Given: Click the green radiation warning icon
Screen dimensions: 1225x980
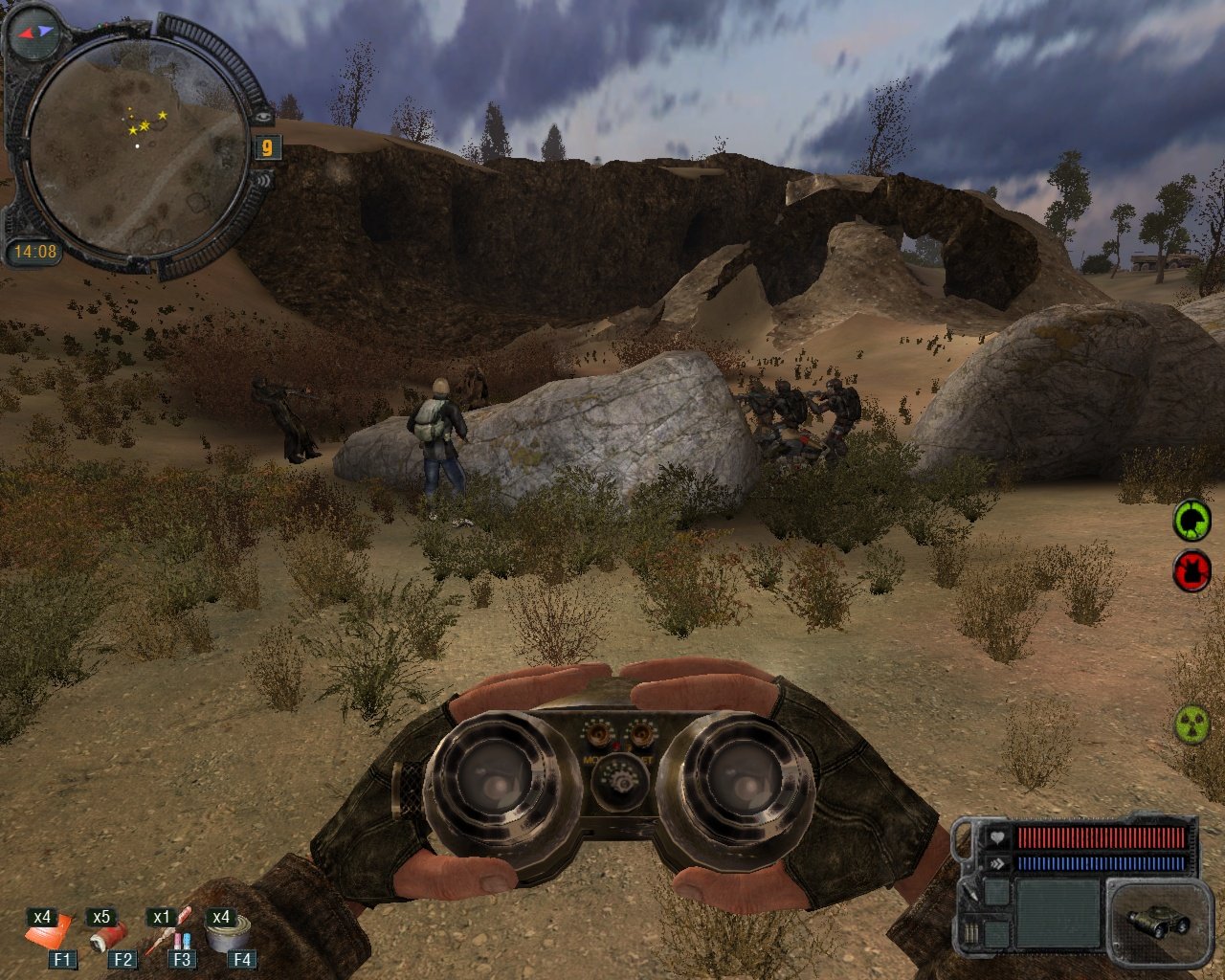Looking at the screenshot, I should (x=1192, y=724).
